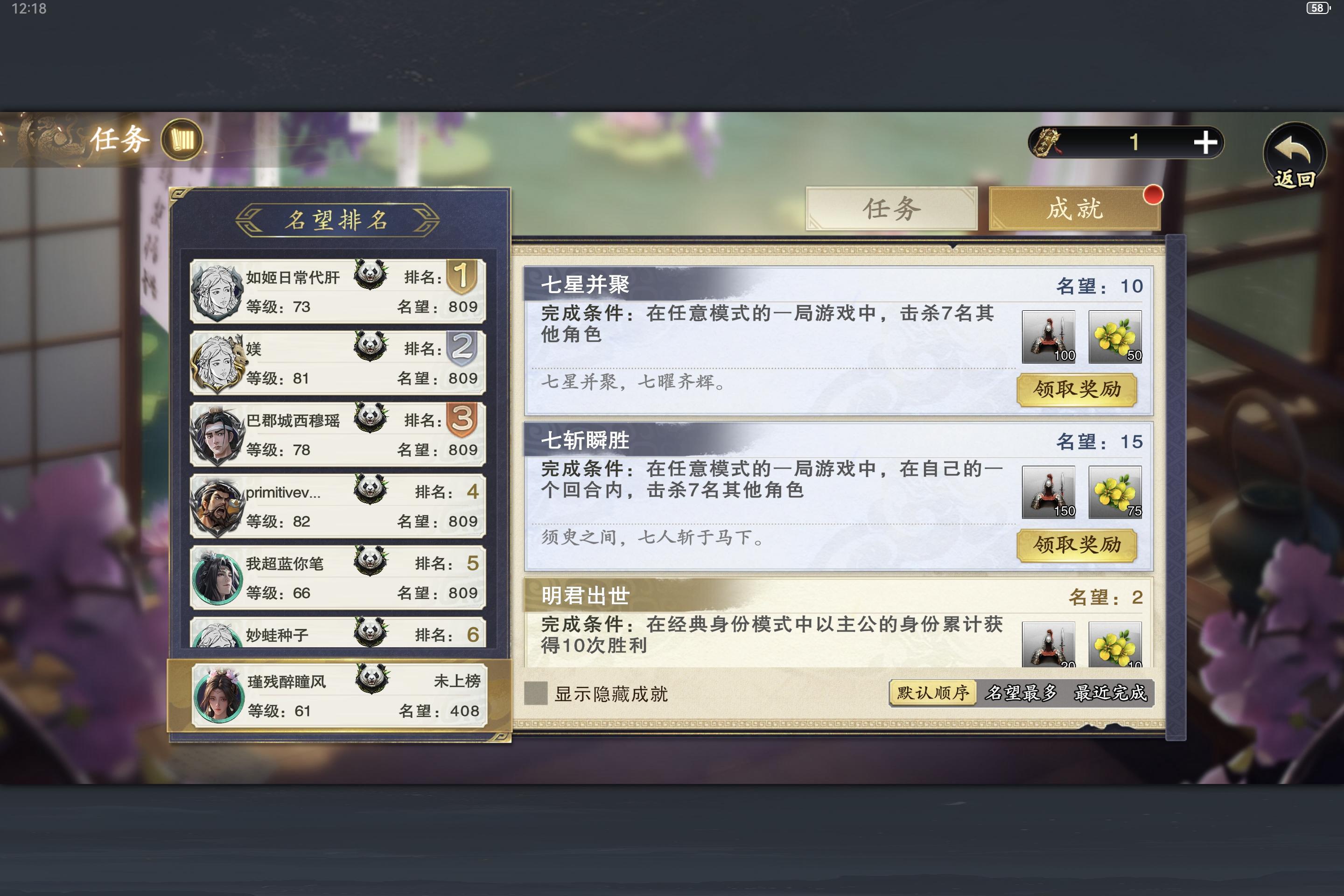
Task: Click the flower reward icon worth 75 on 七斩瞬胜
Action: [x=1114, y=493]
